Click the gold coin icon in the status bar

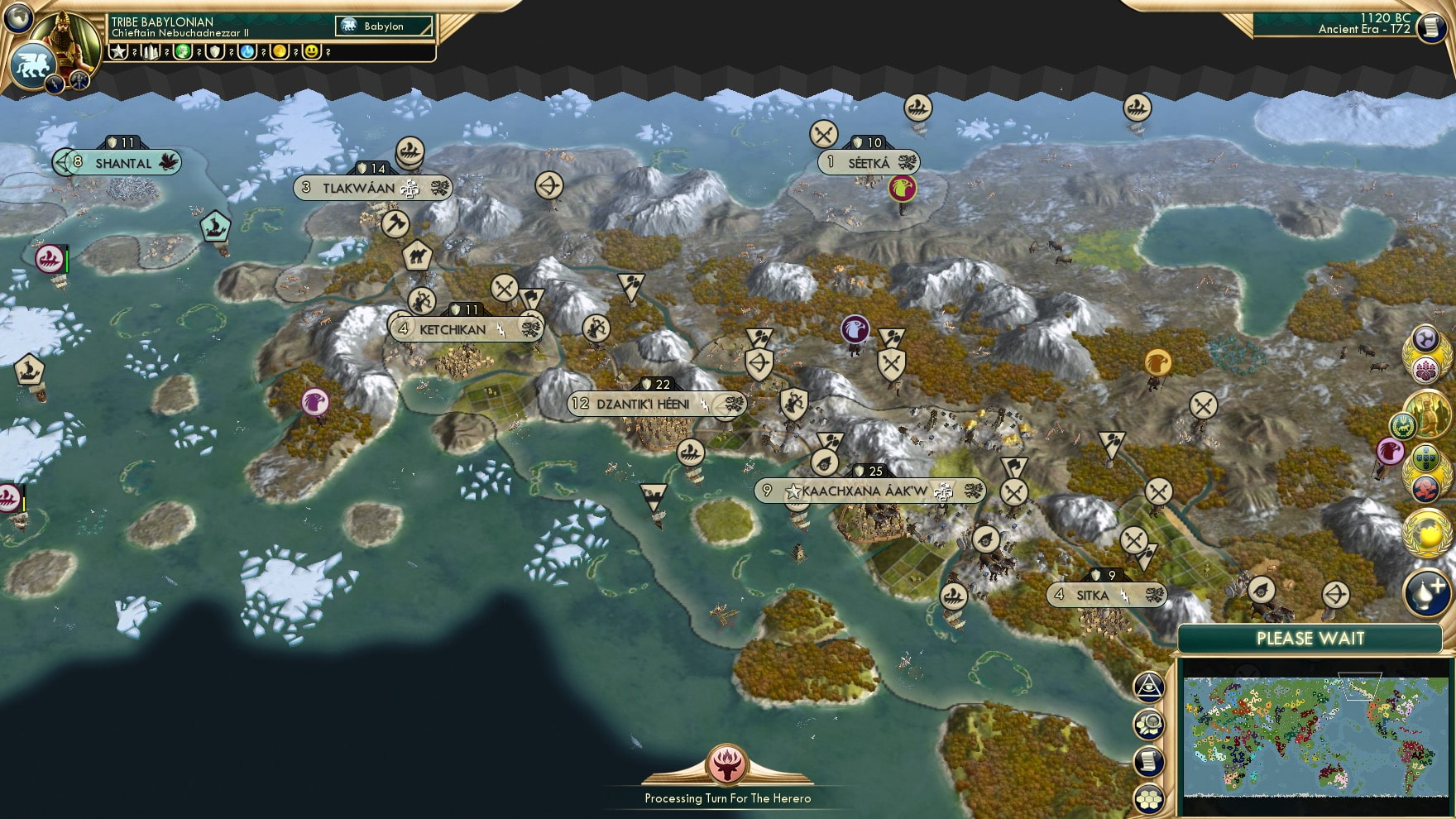click(x=280, y=52)
